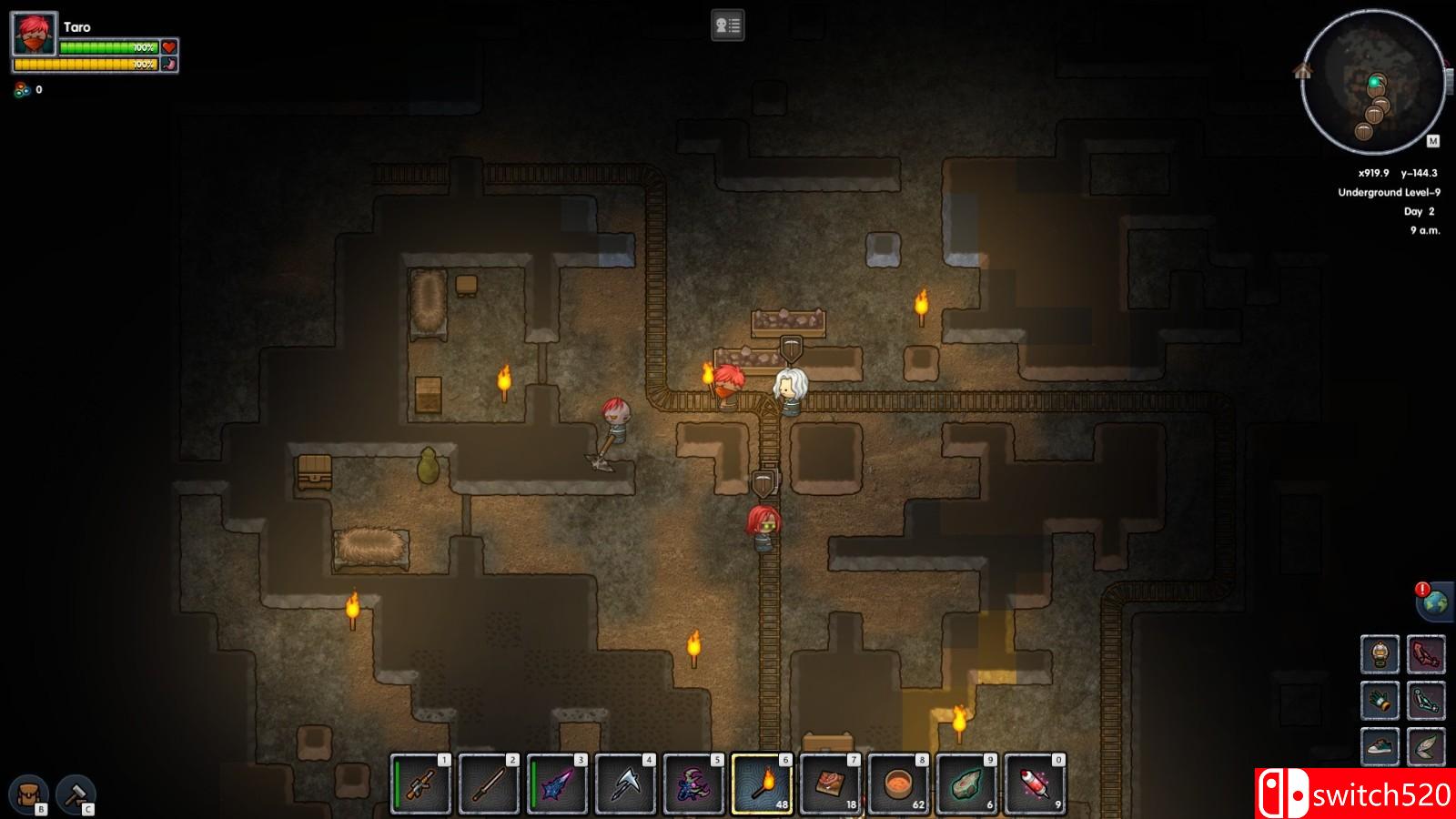1456x819 pixels.
Task: Click the home marker on the minimap
Action: (x=1302, y=70)
